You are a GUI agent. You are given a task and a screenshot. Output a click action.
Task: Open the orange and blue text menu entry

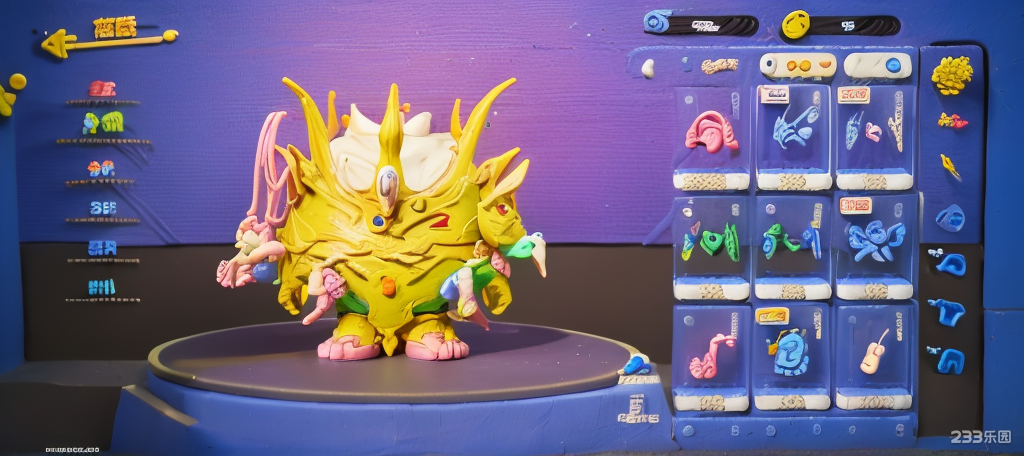click(102, 169)
